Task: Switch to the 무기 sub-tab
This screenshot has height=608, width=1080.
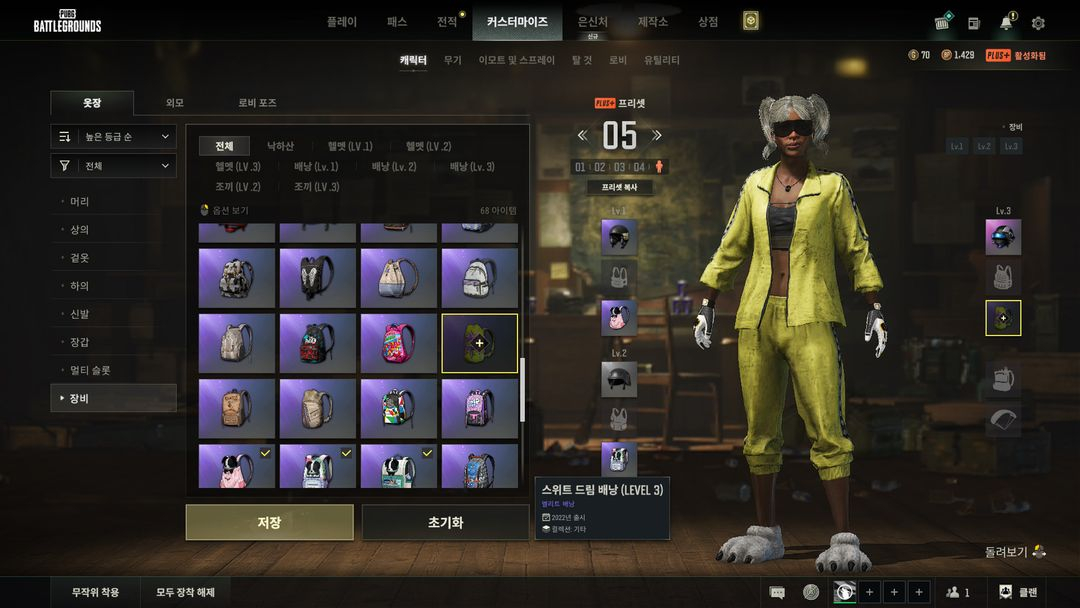Action: [x=453, y=60]
